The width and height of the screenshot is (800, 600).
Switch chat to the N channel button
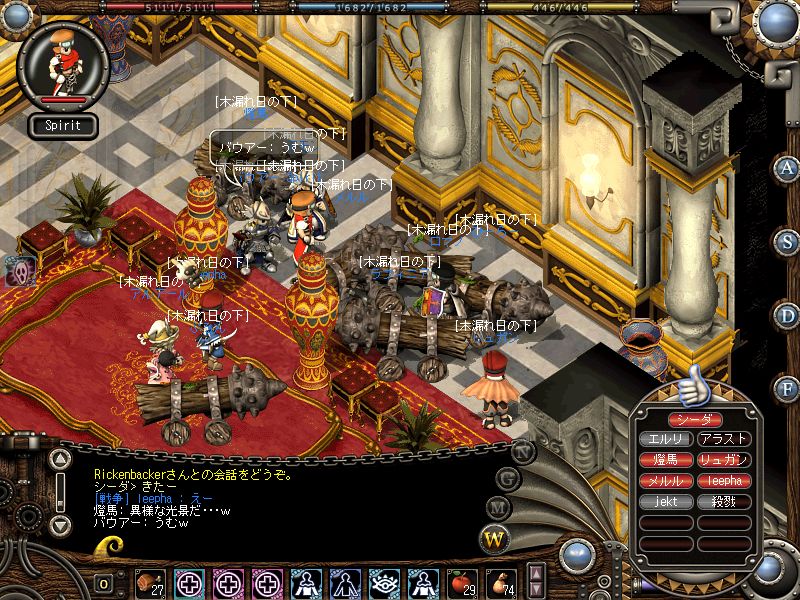point(523,451)
